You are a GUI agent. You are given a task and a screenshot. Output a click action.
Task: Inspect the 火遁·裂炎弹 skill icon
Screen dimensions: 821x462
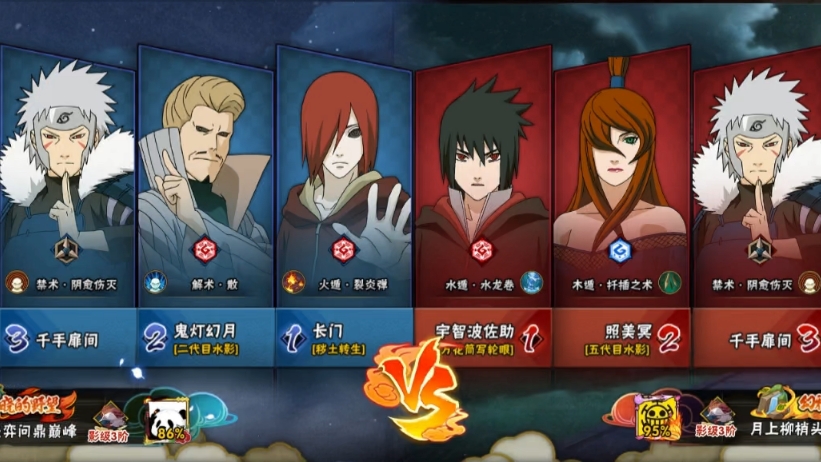coord(292,283)
